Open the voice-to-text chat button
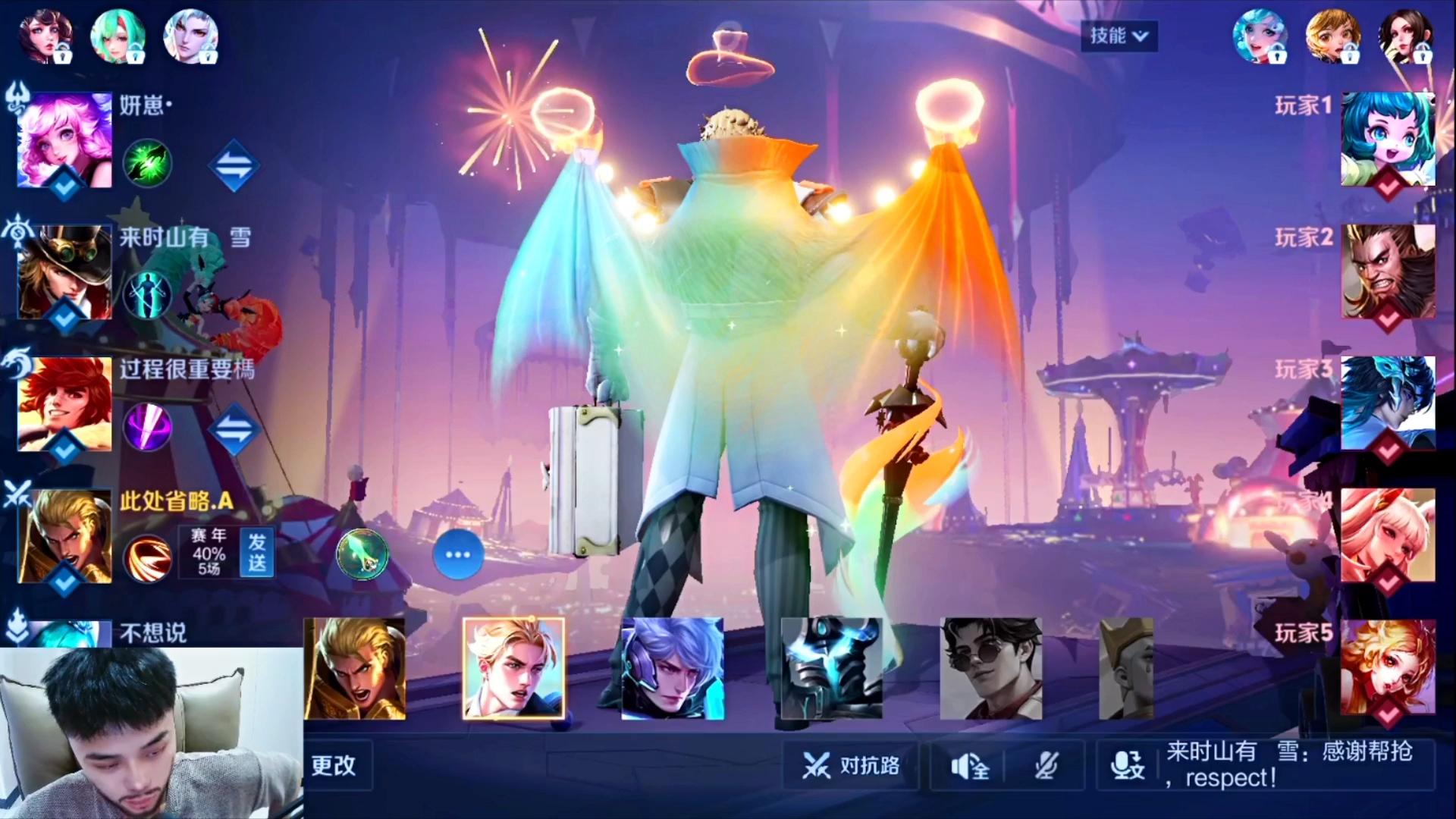 (x=1127, y=766)
